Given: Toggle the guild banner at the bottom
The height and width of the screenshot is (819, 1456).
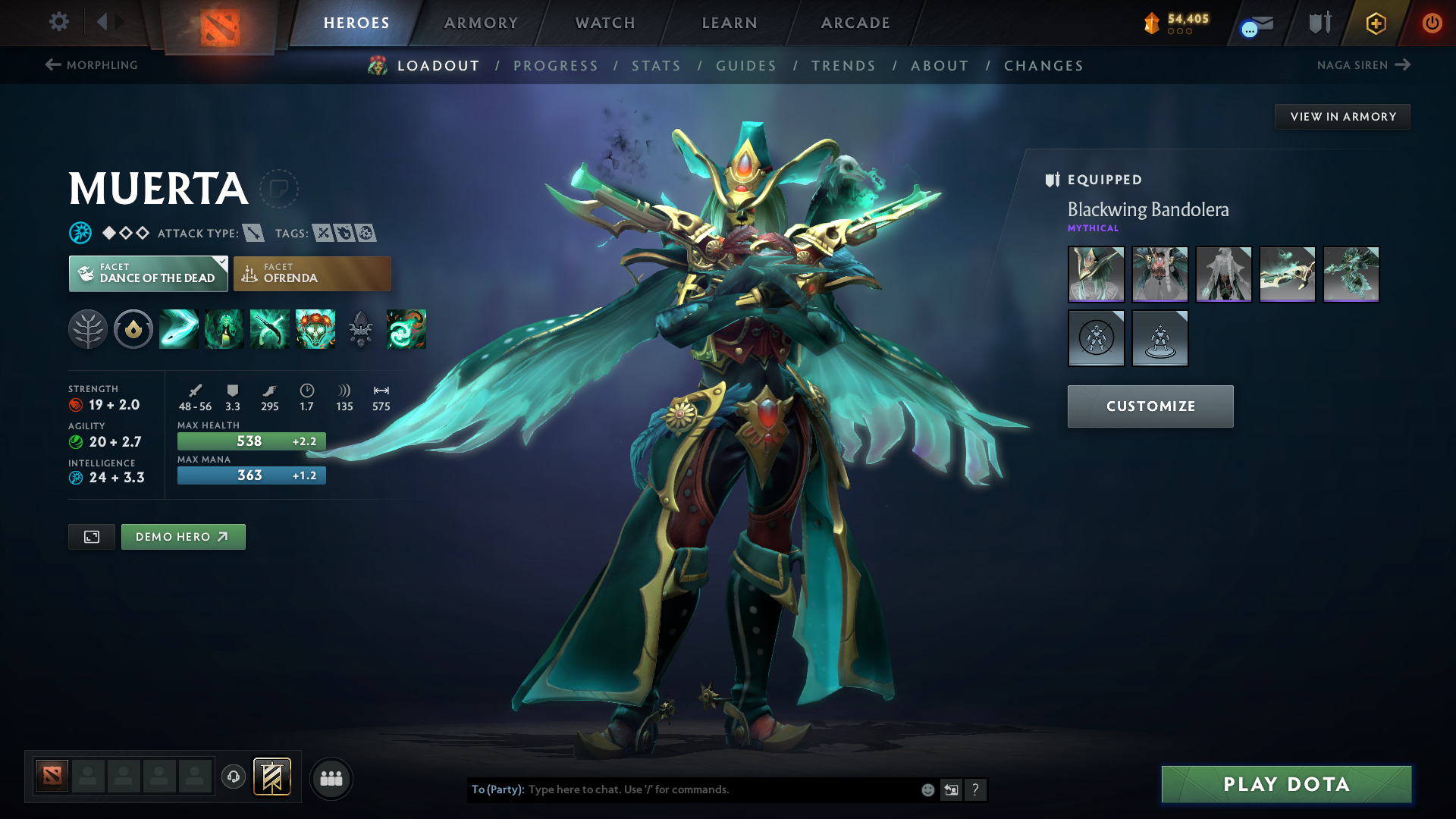Looking at the screenshot, I should (271, 777).
